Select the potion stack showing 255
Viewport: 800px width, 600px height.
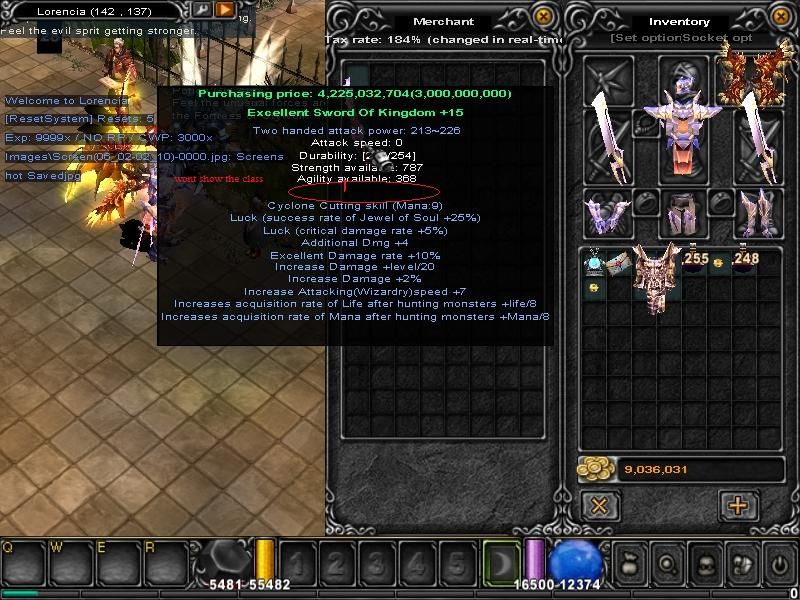pyautogui.click(x=695, y=260)
